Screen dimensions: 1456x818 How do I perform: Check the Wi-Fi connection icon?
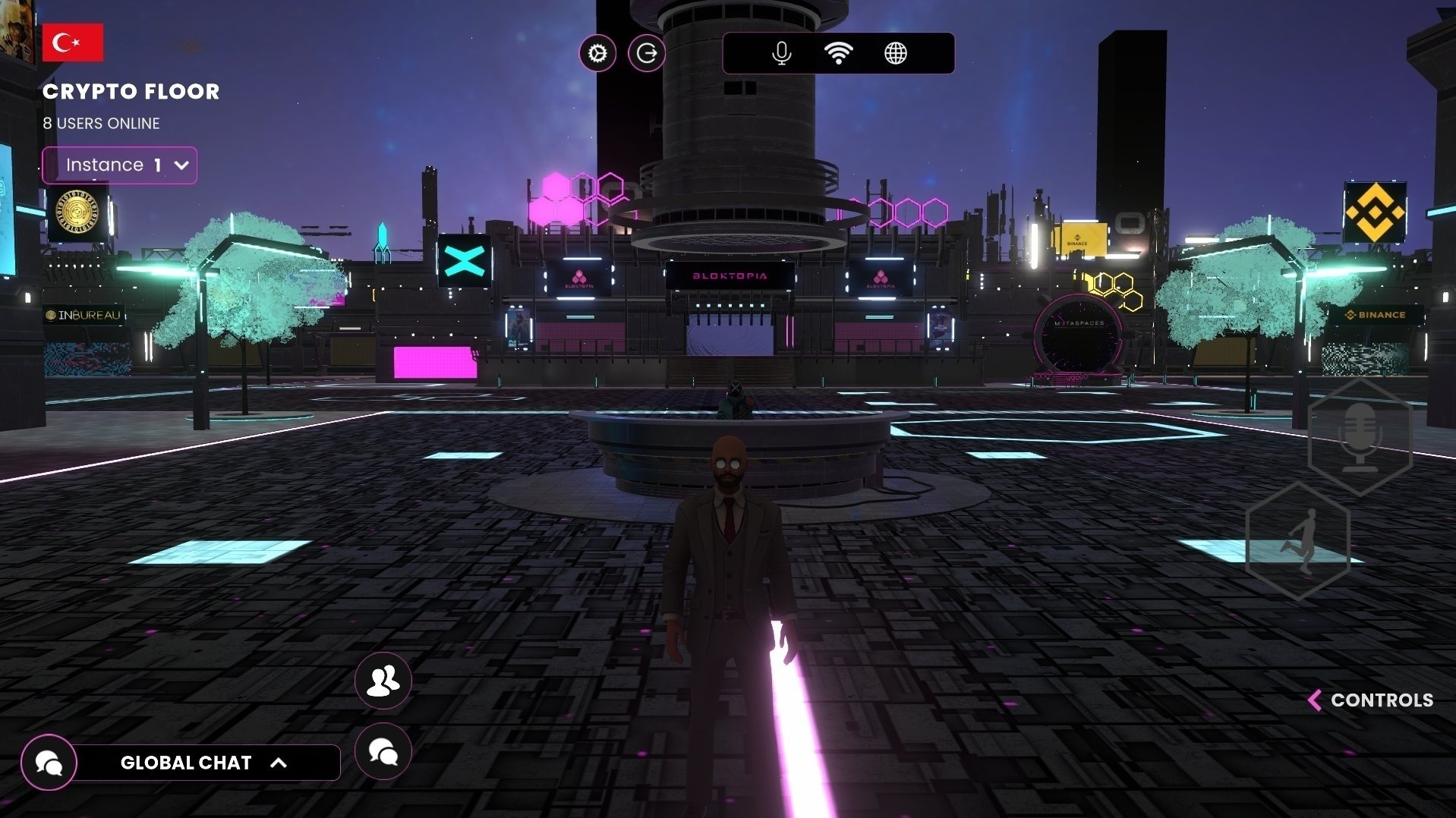[x=838, y=54]
